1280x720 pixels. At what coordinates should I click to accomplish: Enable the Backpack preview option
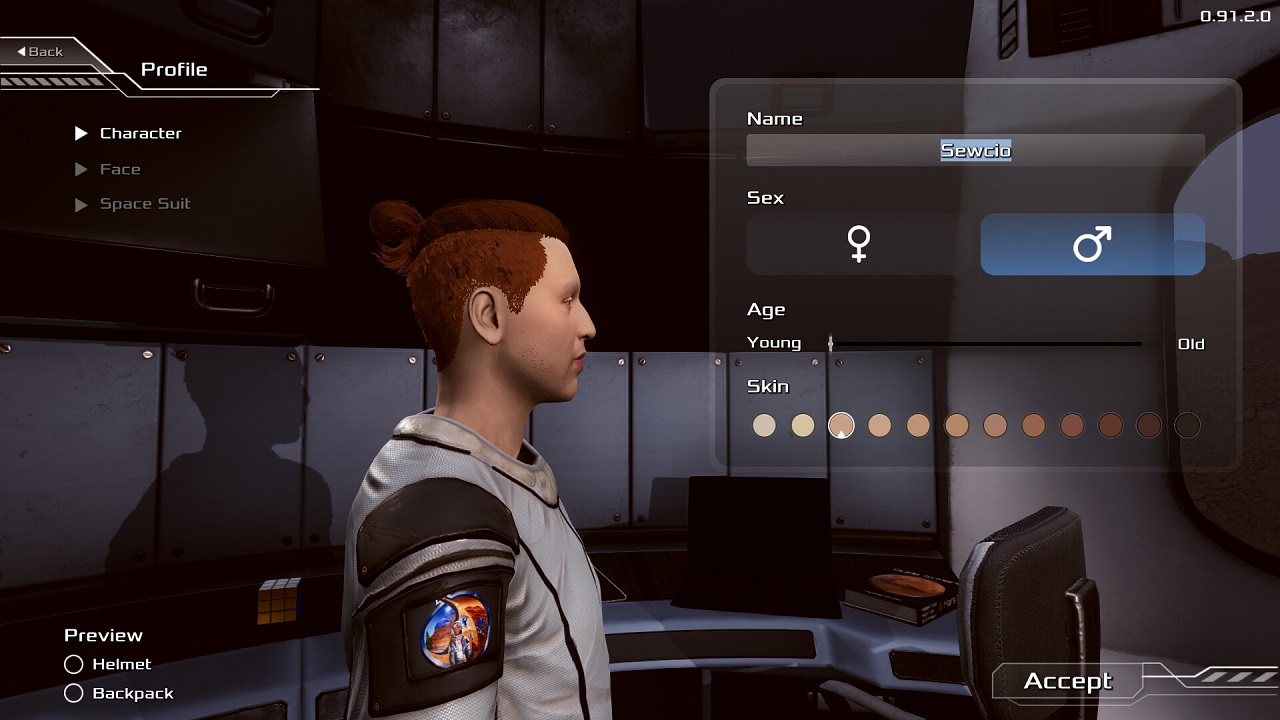point(73,693)
